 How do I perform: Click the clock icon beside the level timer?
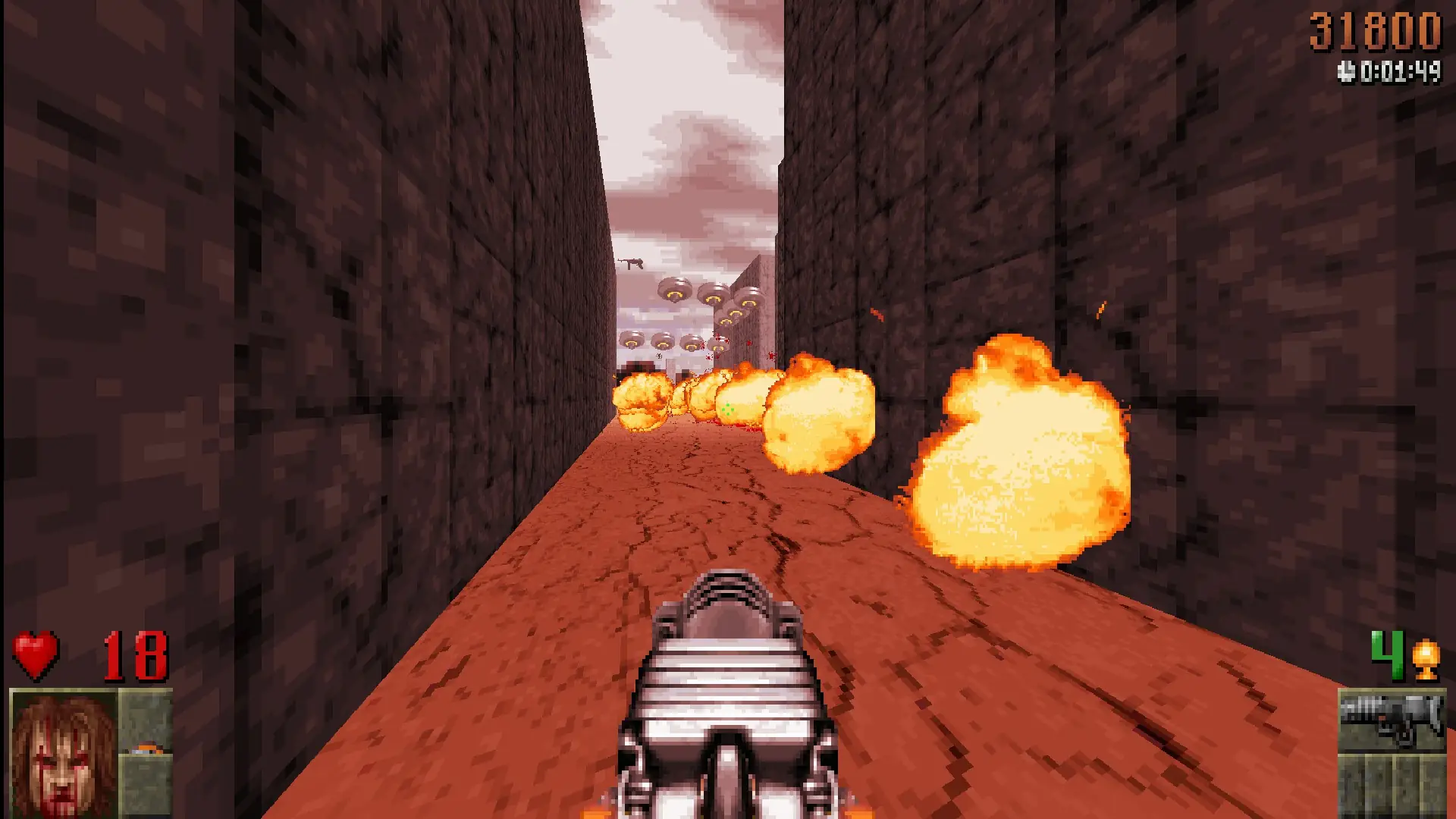(1348, 72)
